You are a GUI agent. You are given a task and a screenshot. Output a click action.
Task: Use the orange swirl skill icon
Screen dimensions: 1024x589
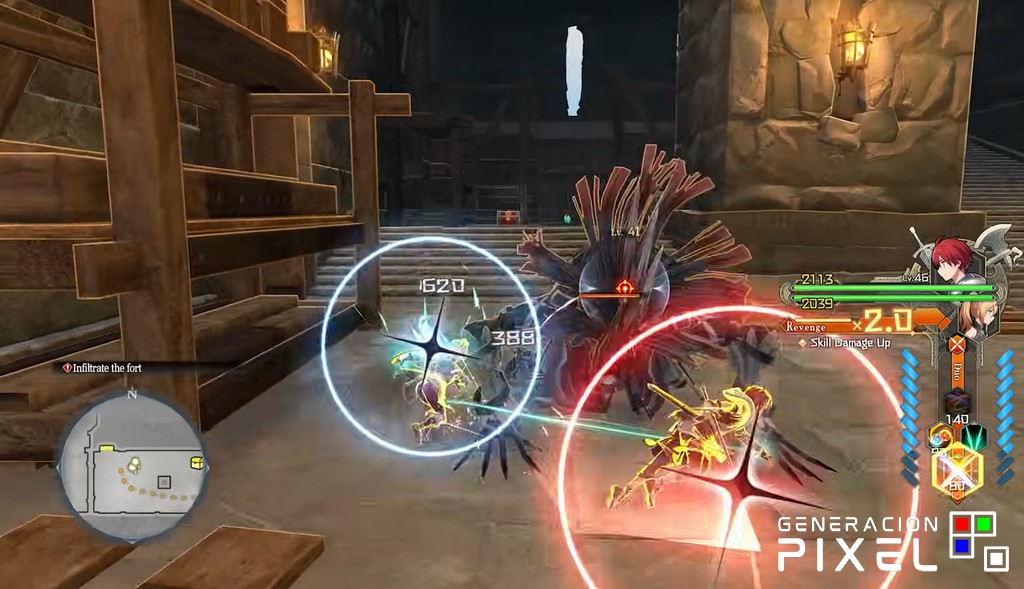(x=941, y=437)
